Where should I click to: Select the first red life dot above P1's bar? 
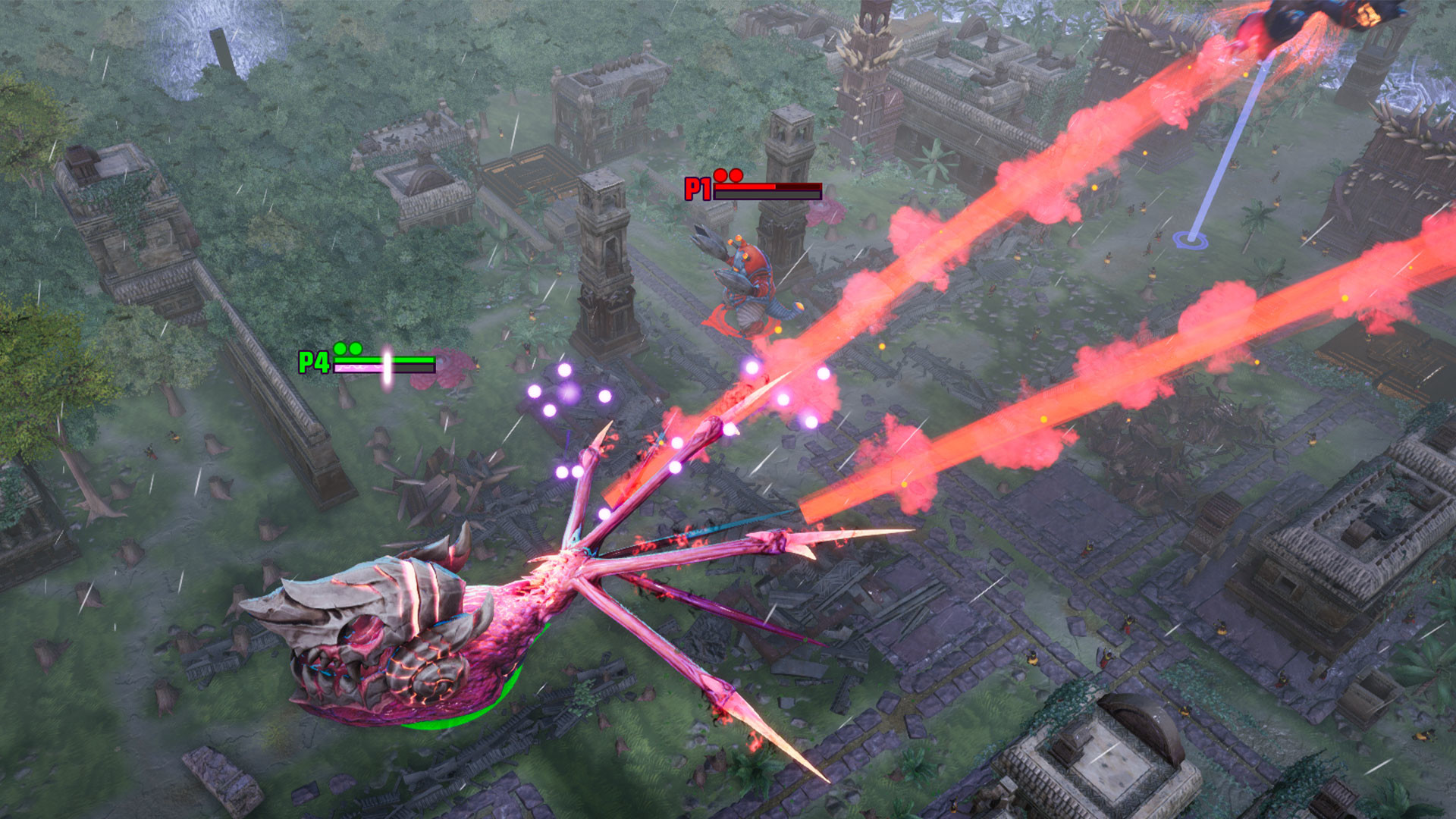point(720,176)
